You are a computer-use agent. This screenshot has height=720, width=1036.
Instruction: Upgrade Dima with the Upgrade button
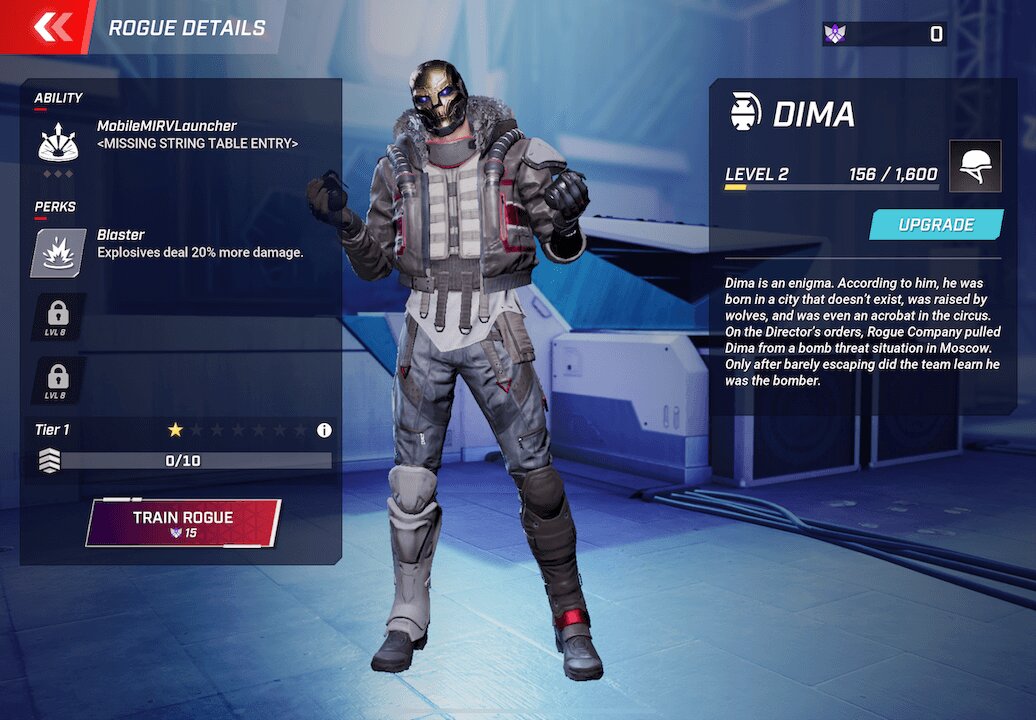coord(936,225)
